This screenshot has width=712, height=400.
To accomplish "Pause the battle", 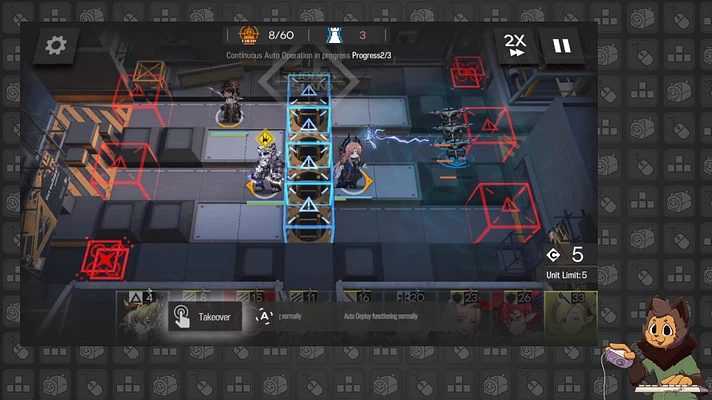I will [563, 46].
